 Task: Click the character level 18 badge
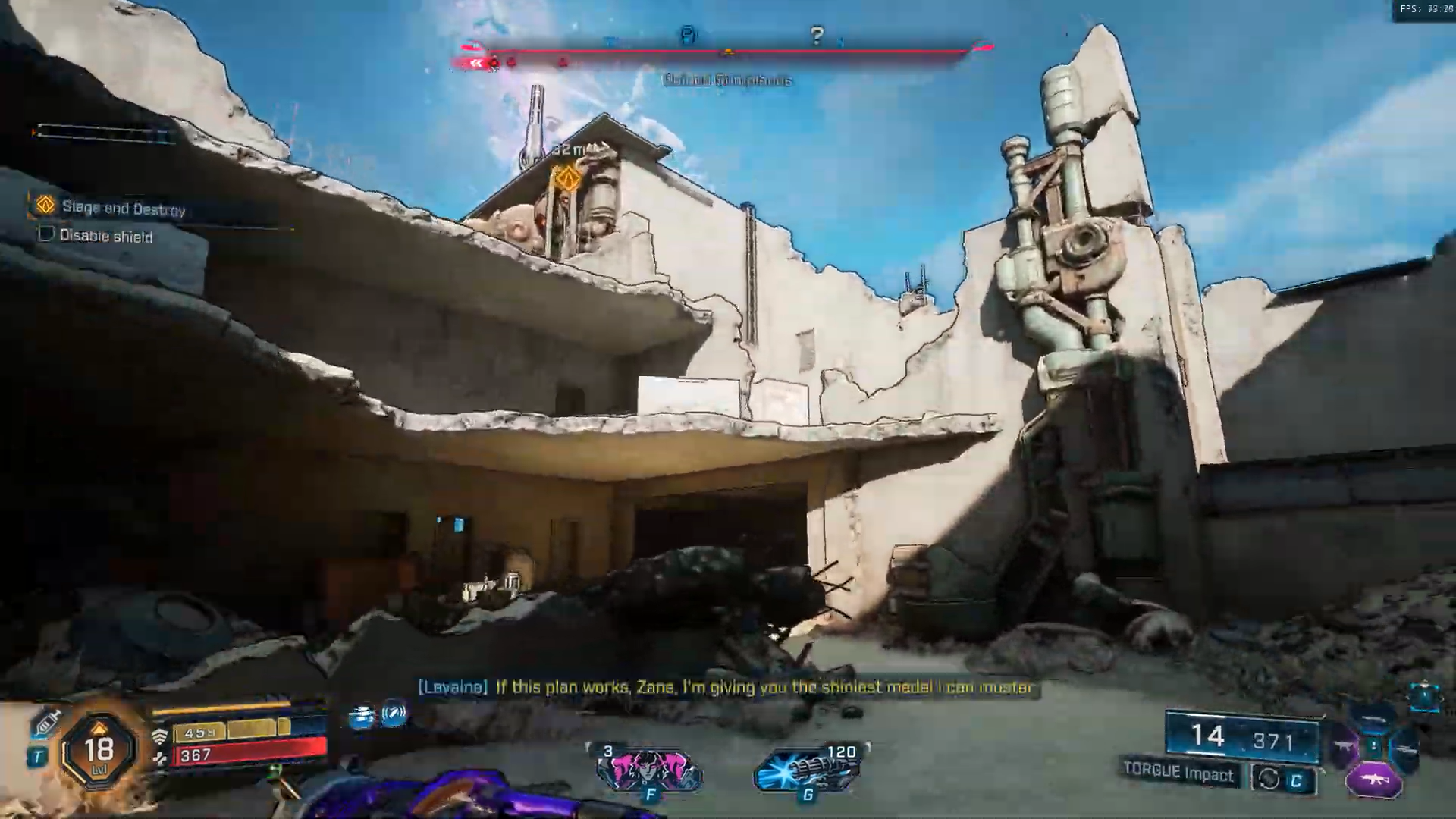[x=99, y=749]
